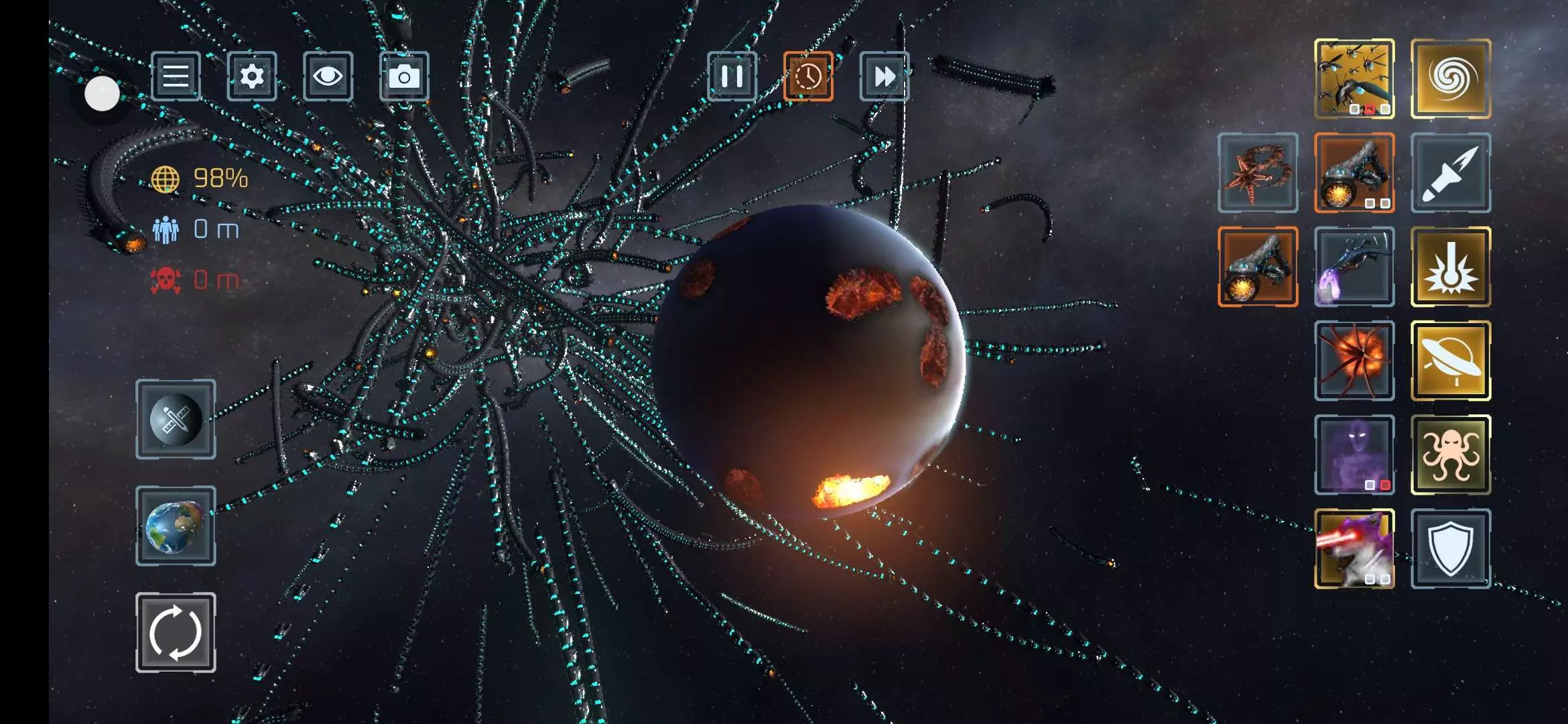
Task: Select the insect swarm weapon
Action: click(x=1354, y=79)
